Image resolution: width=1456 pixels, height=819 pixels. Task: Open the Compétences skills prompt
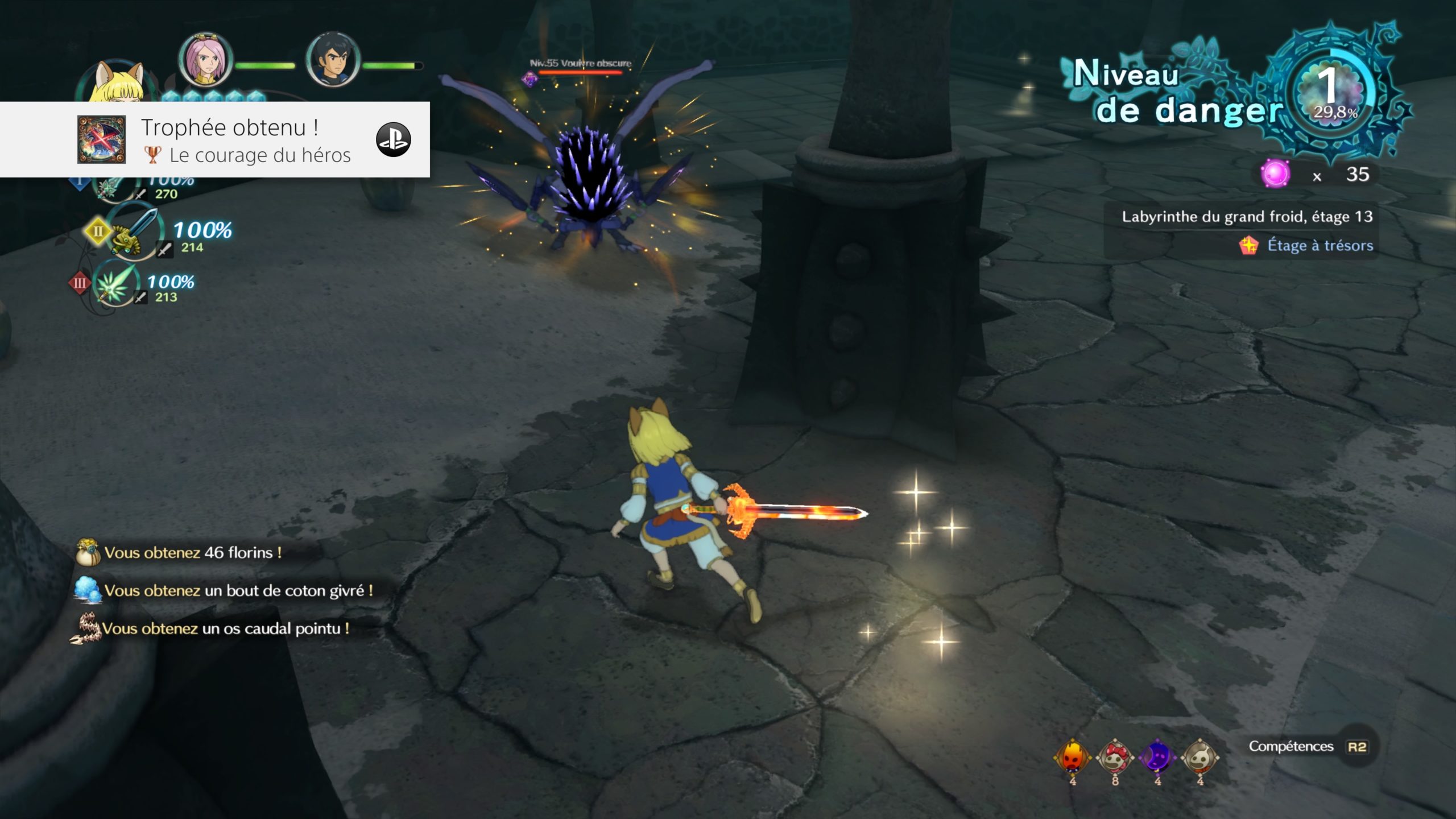[x=1308, y=746]
